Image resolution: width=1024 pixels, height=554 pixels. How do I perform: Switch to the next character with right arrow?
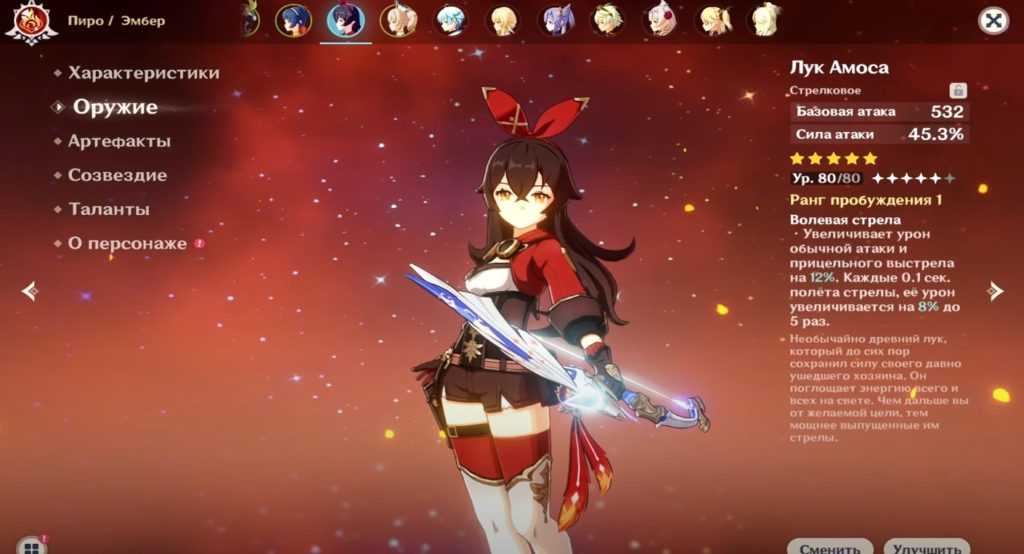coord(994,291)
